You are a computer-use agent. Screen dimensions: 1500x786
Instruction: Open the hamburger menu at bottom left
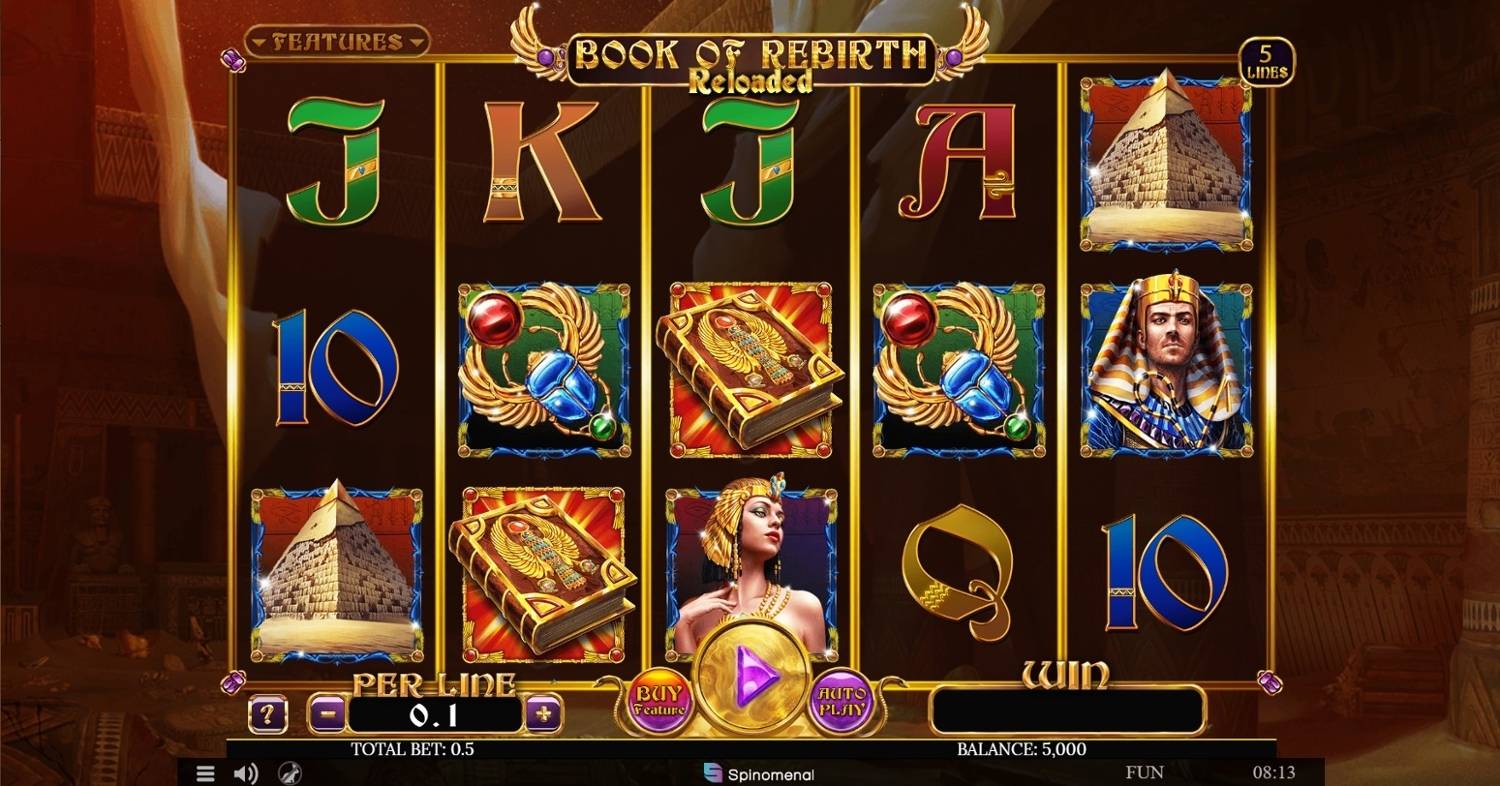[x=205, y=772]
